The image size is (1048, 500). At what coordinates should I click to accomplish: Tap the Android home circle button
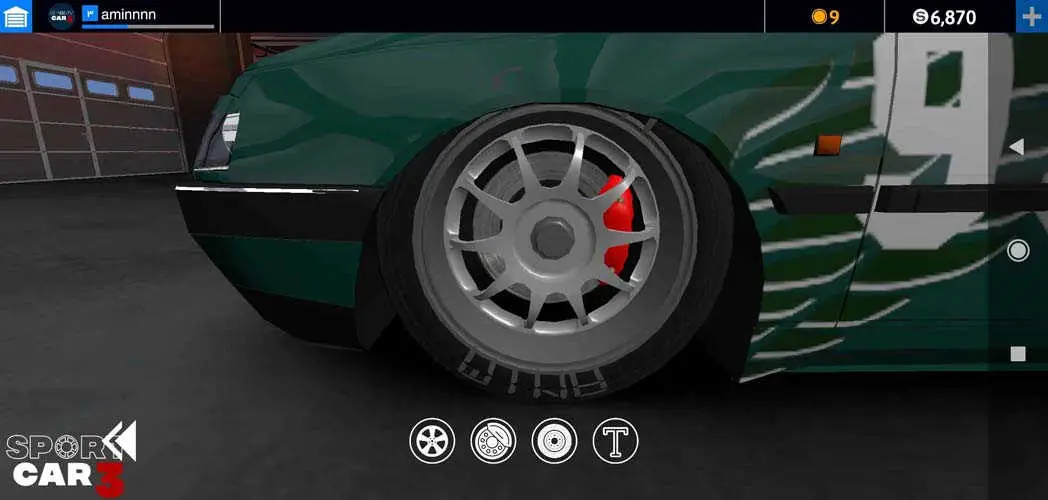(x=1018, y=250)
